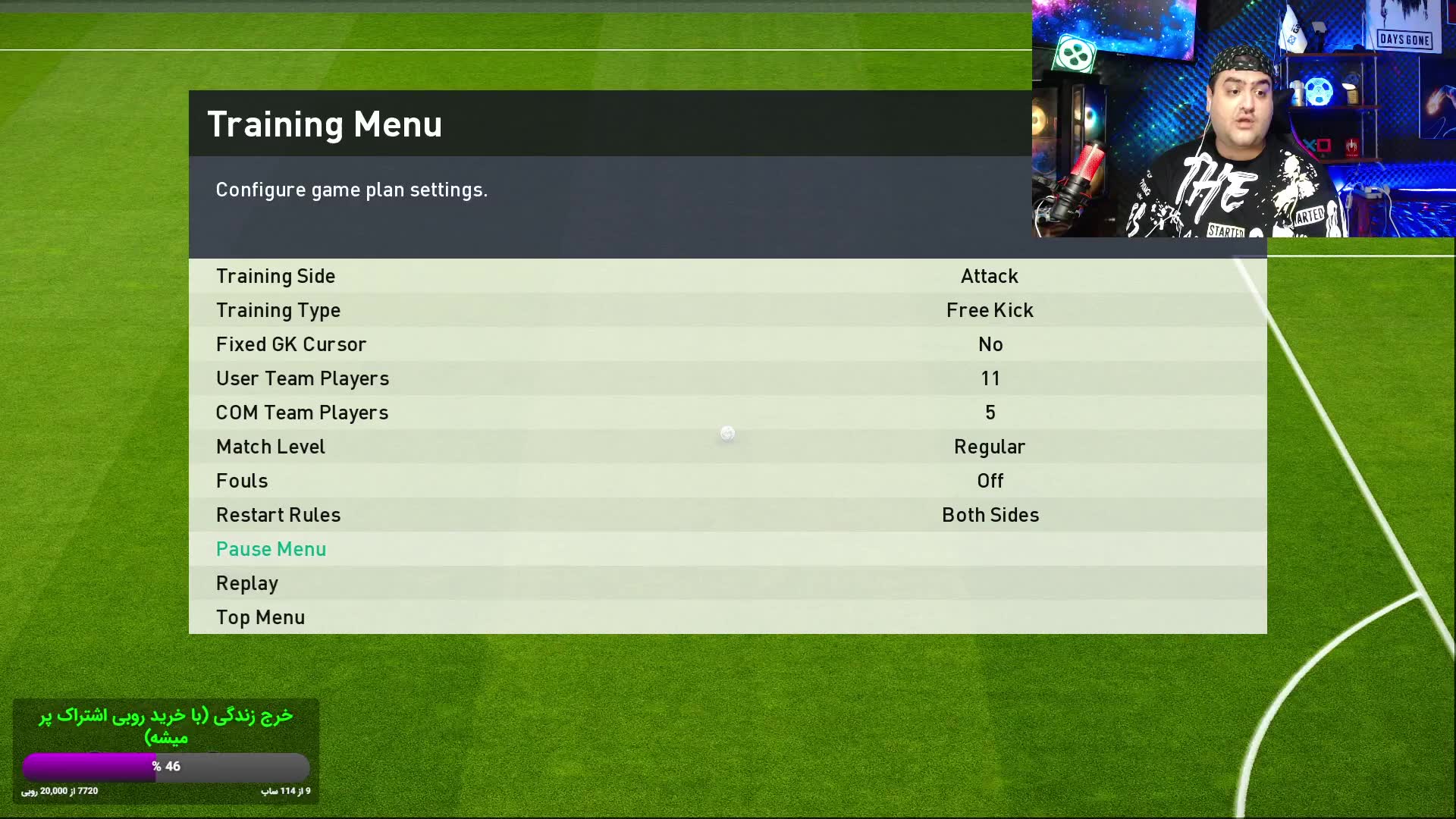1456x819 pixels.
Task: Enable the Fouls setting
Action: [x=990, y=481]
